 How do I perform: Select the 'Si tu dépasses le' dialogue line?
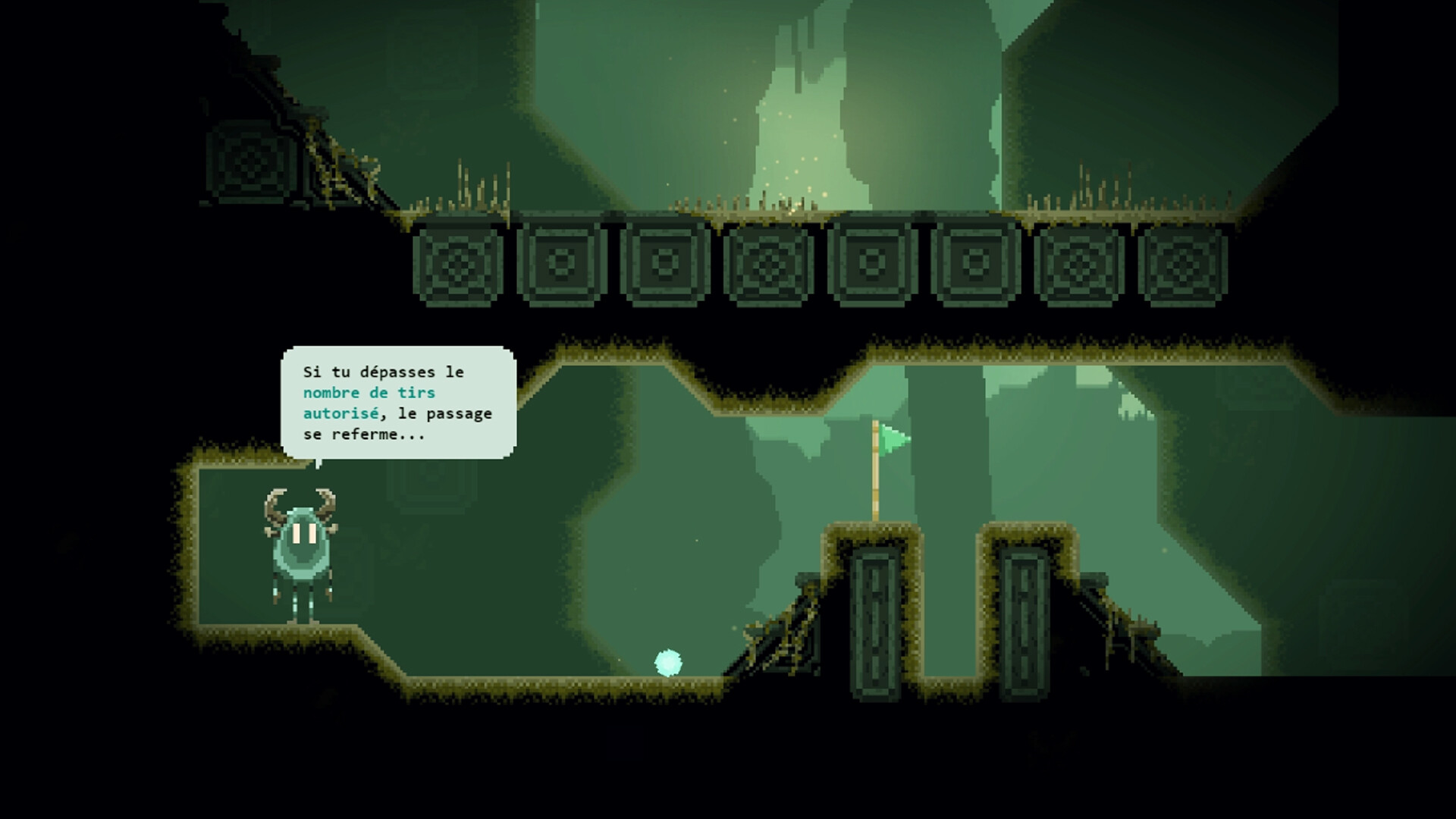click(x=381, y=372)
